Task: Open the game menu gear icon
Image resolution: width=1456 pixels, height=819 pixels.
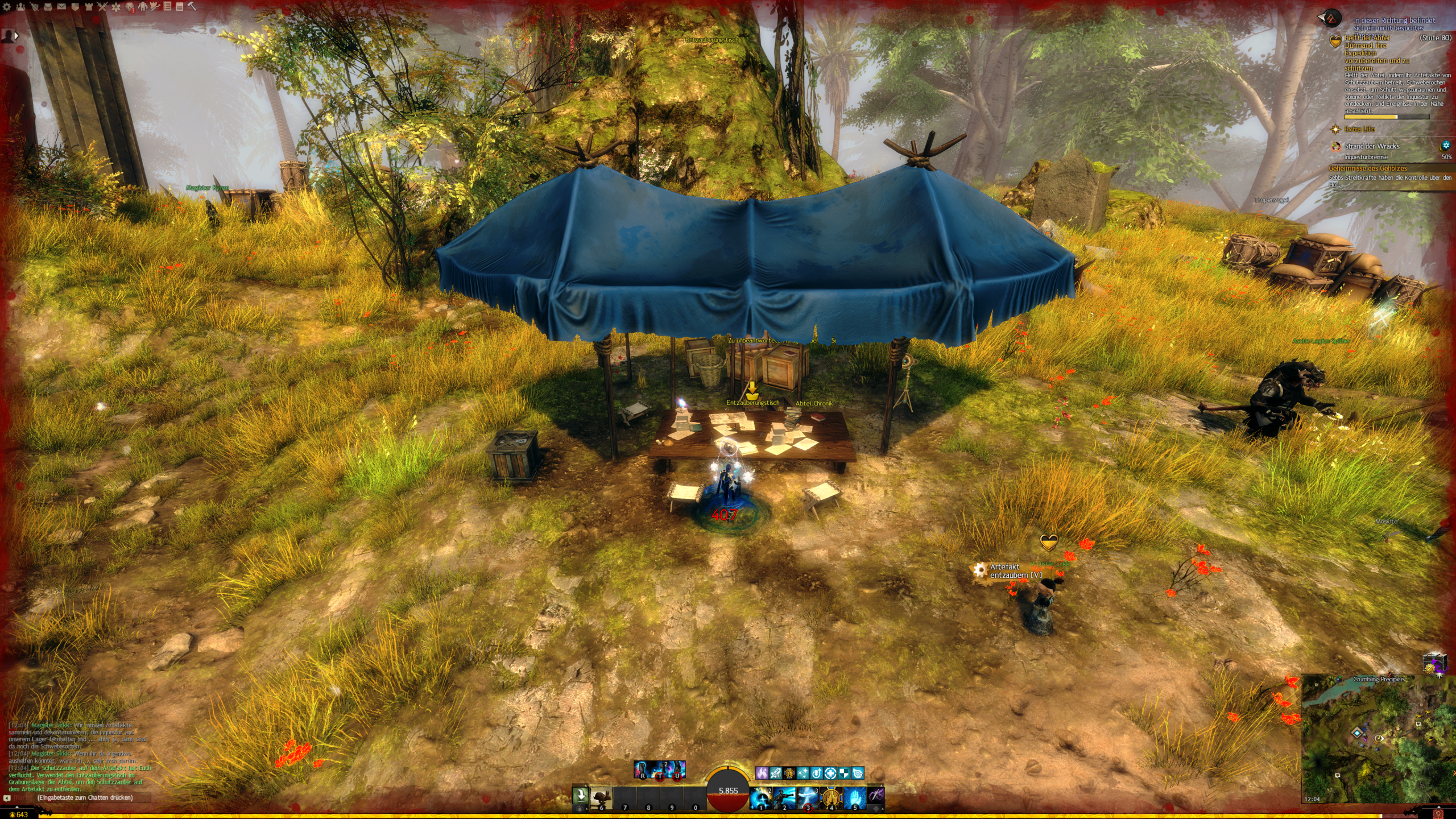Action: click(x=7, y=7)
